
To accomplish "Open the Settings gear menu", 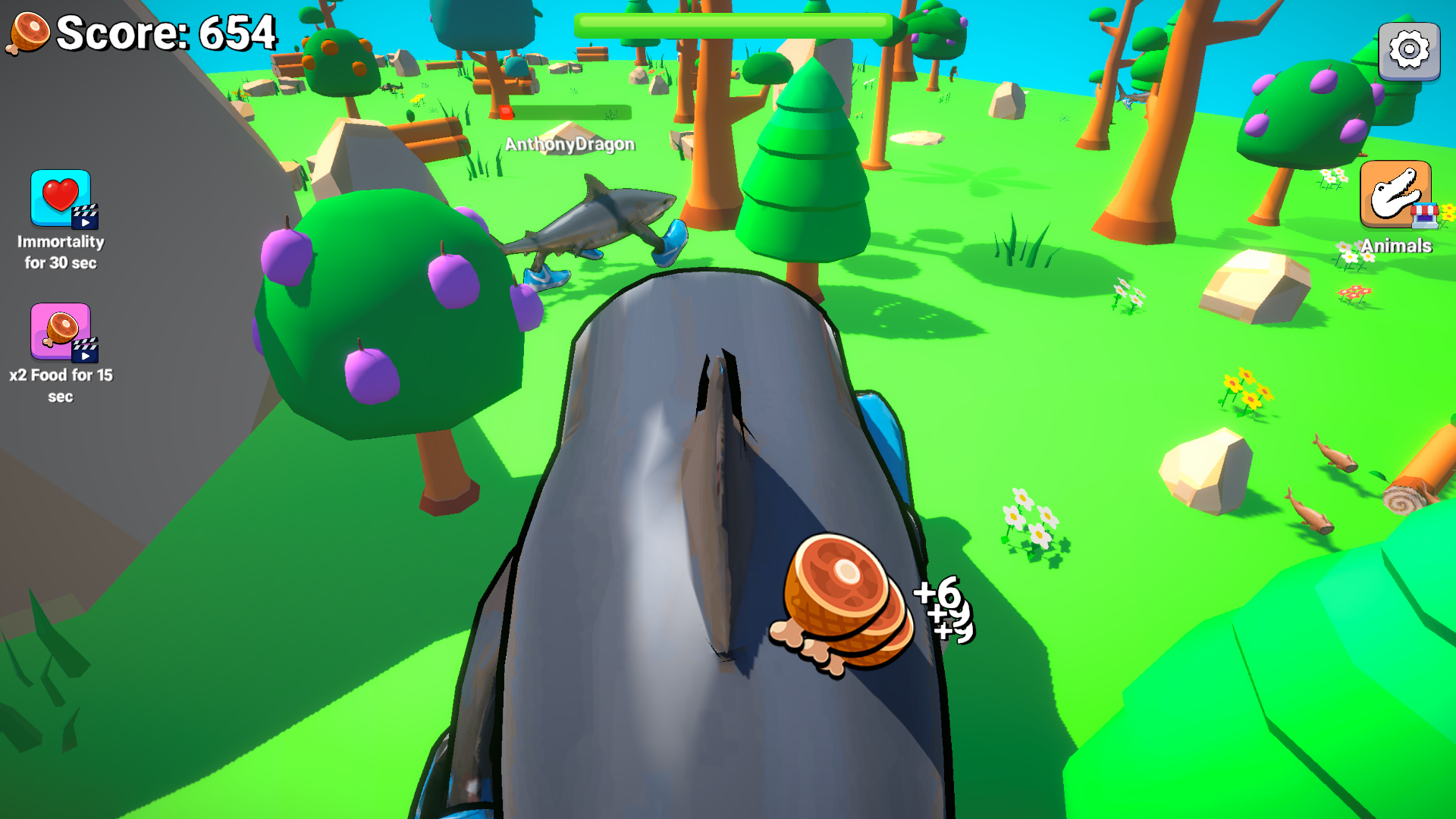I will [1410, 50].
